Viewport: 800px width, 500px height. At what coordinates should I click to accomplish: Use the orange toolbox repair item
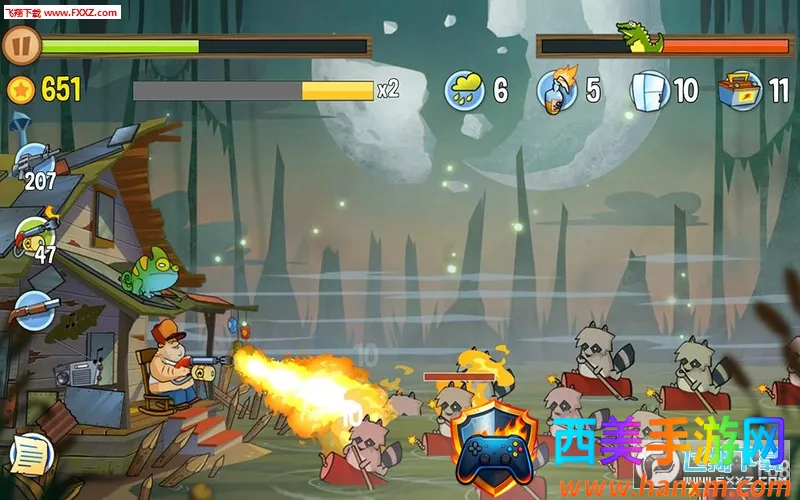click(x=740, y=91)
